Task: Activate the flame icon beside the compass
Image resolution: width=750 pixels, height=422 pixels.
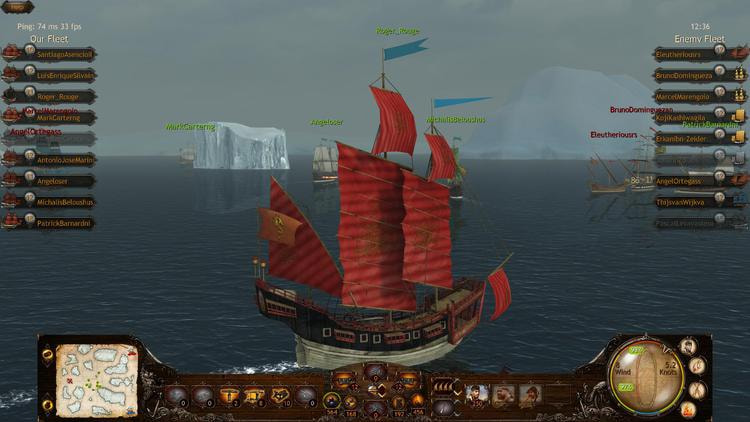Action: pos(689,408)
